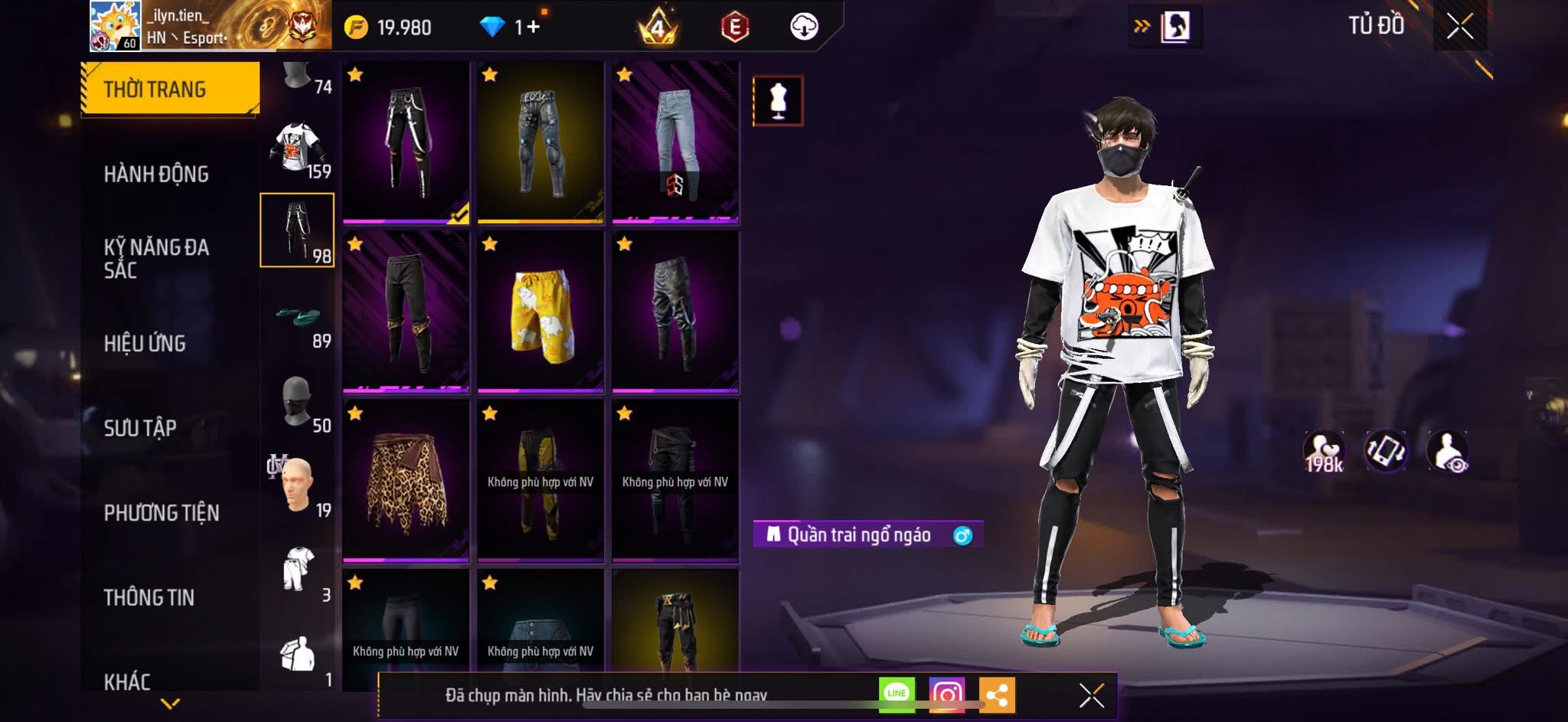Open the orange share icon
The height and width of the screenshot is (722, 1568).
[997, 693]
